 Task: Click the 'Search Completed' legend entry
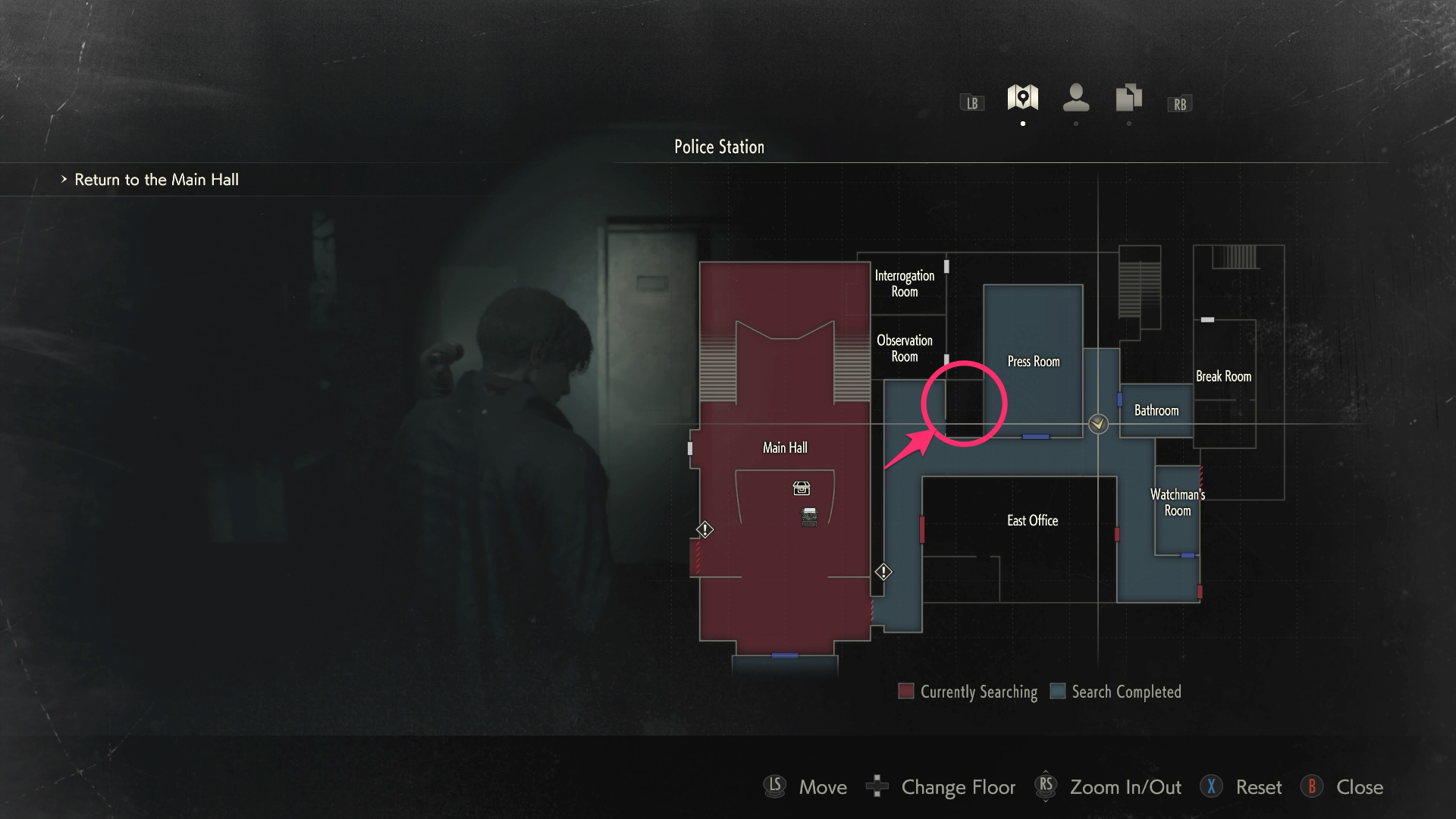[1116, 692]
